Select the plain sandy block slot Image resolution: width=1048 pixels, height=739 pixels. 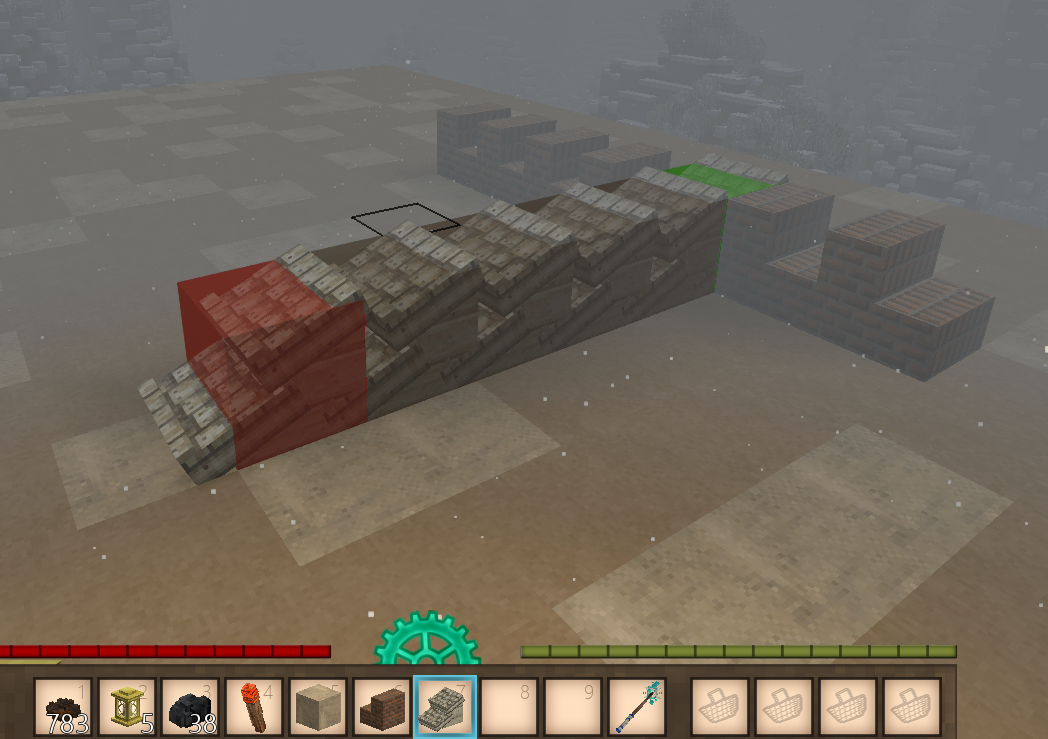318,707
